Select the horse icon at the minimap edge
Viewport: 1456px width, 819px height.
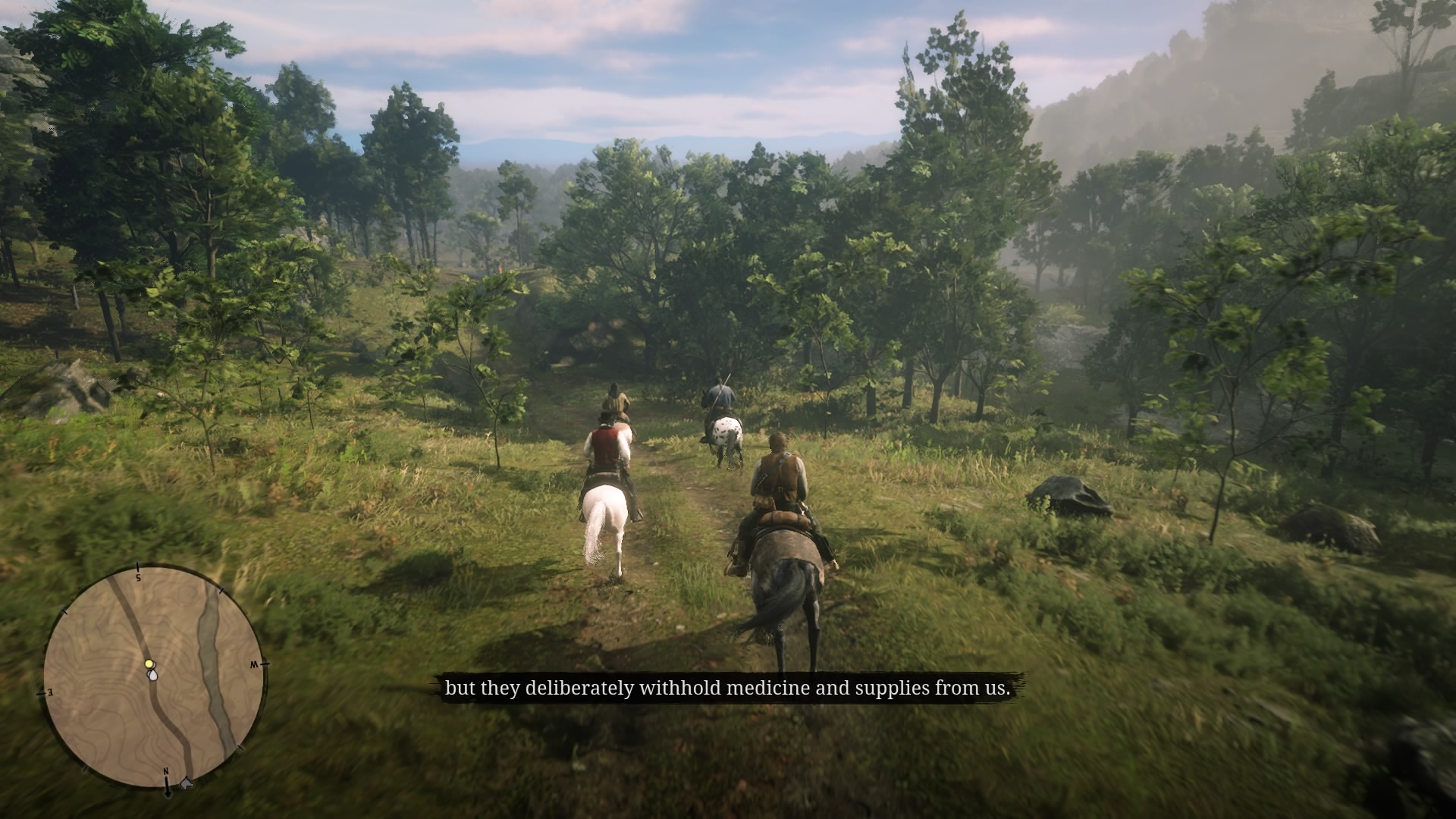coord(187,783)
